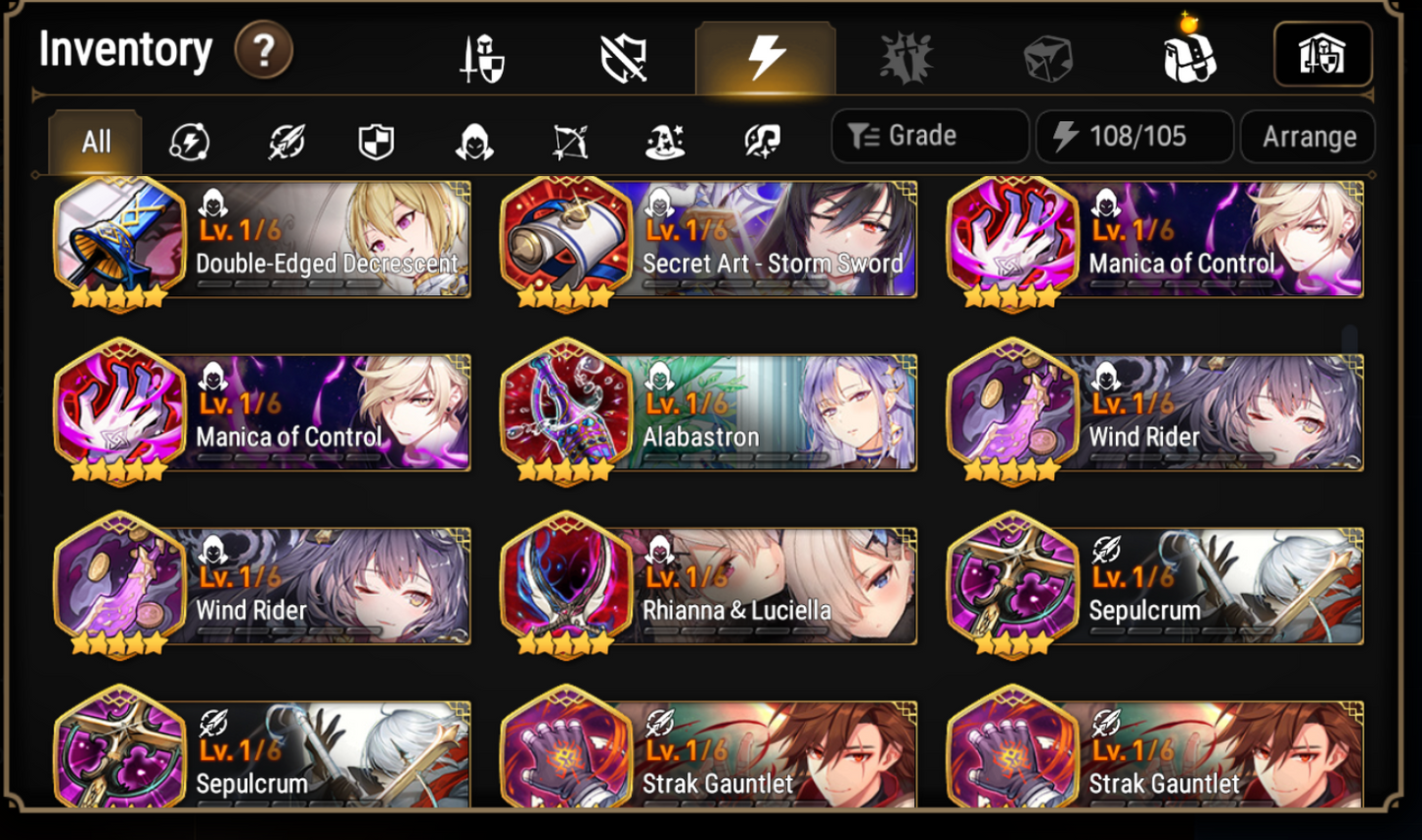Select the Mage wizard hat filter

(x=661, y=143)
